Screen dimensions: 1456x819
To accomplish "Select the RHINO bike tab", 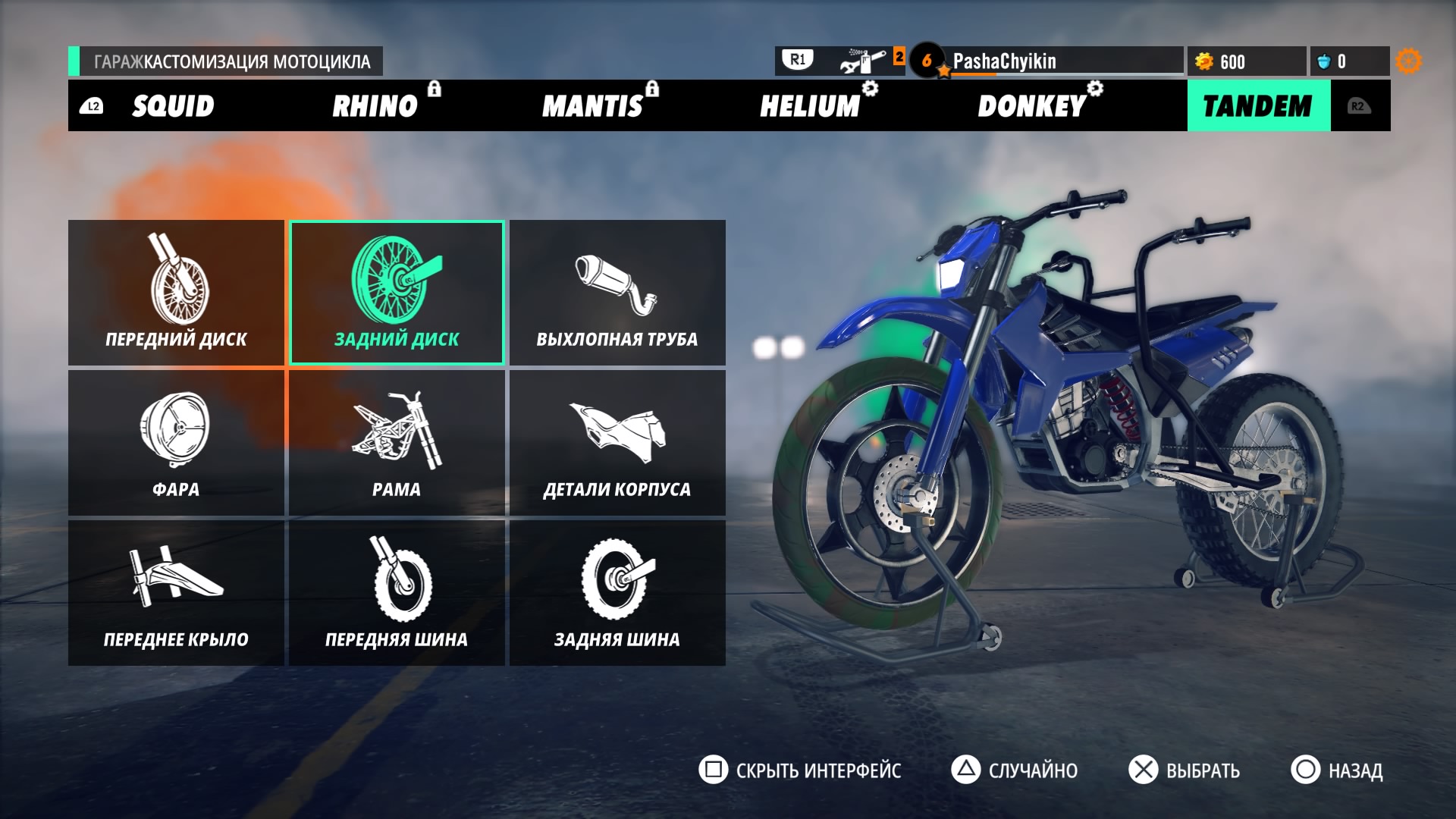I will click(x=375, y=106).
